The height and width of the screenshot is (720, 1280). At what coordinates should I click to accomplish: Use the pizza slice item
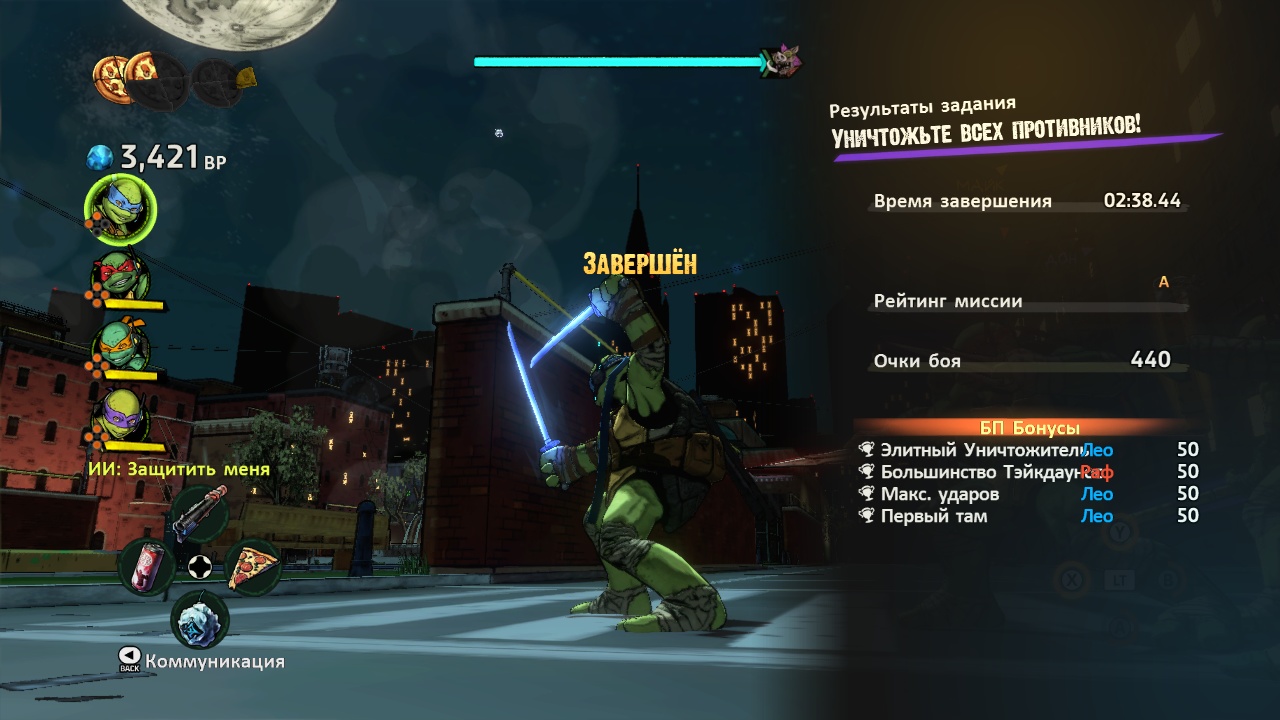click(x=252, y=567)
